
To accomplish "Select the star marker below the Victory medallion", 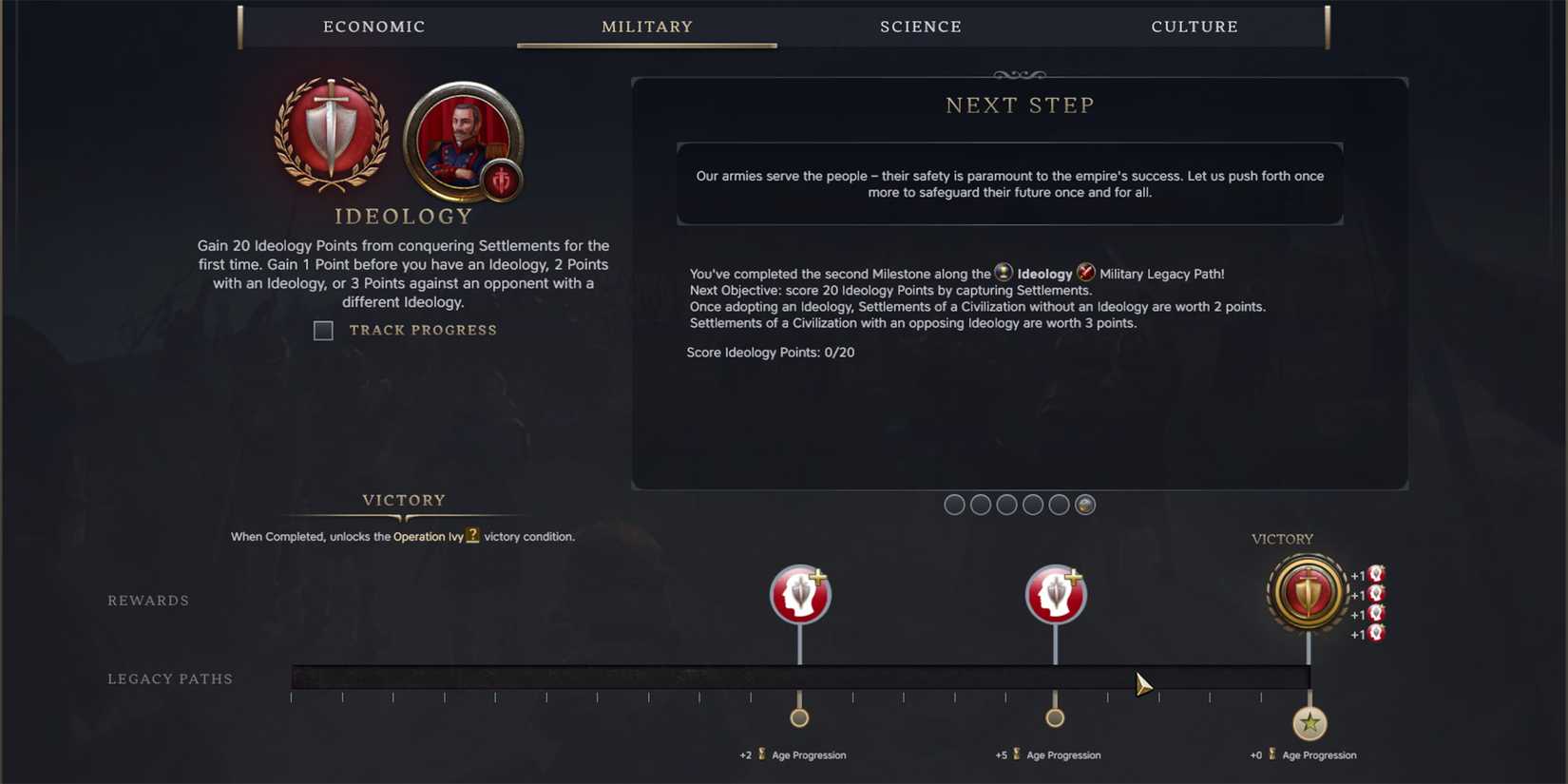I will point(1310,723).
